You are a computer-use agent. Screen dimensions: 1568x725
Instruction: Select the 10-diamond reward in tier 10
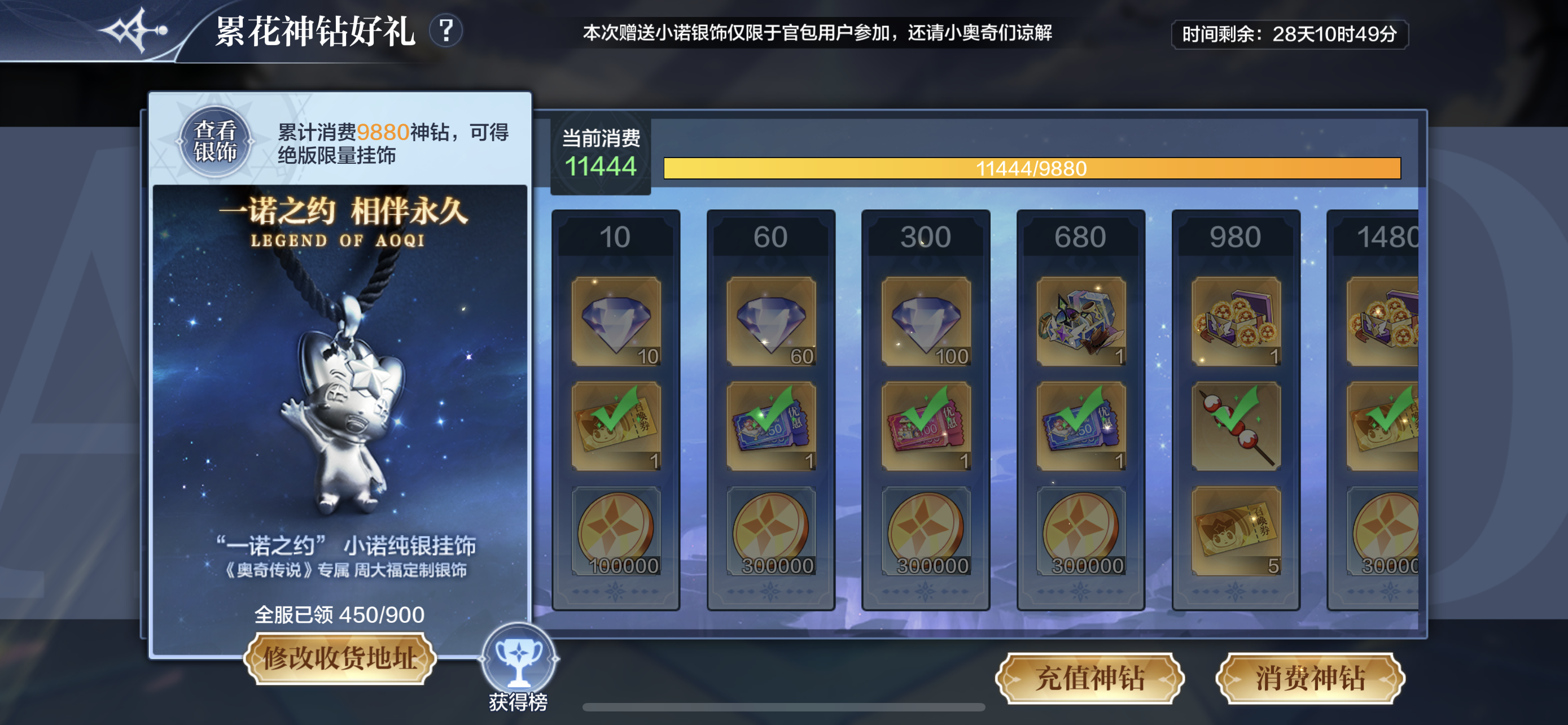(616, 321)
